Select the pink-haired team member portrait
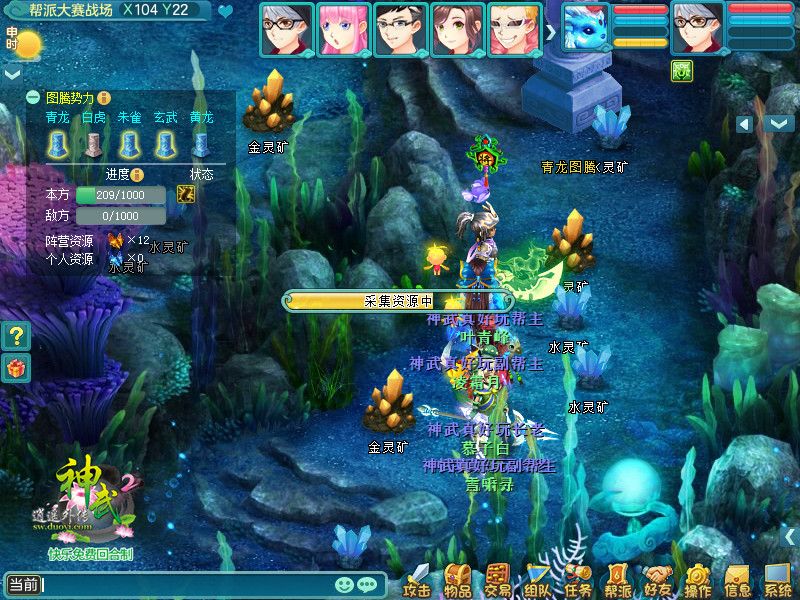Screen dimensions: 800x600 [343, 29]
